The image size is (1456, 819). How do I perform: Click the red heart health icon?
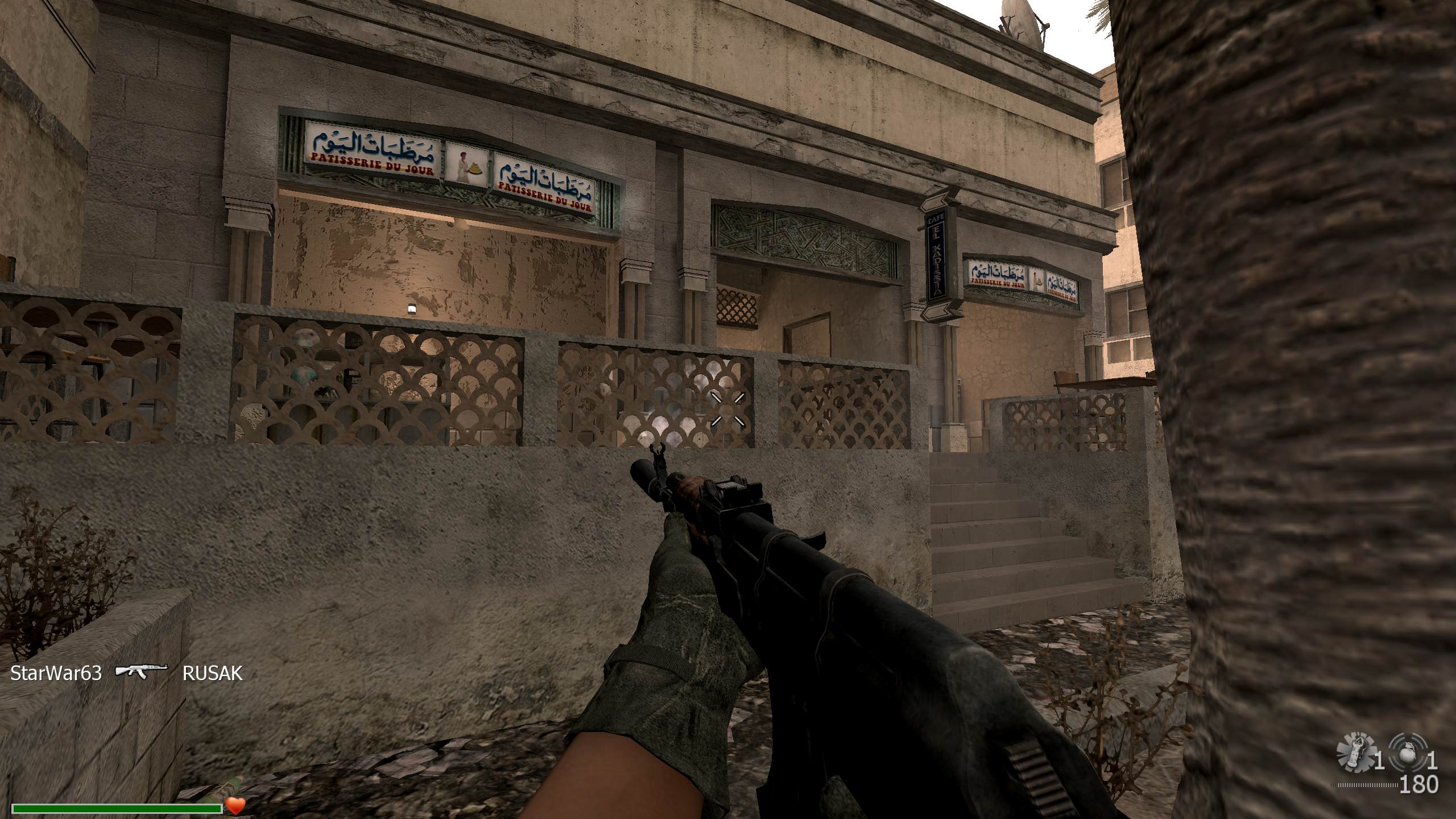(x=235, y=805)
